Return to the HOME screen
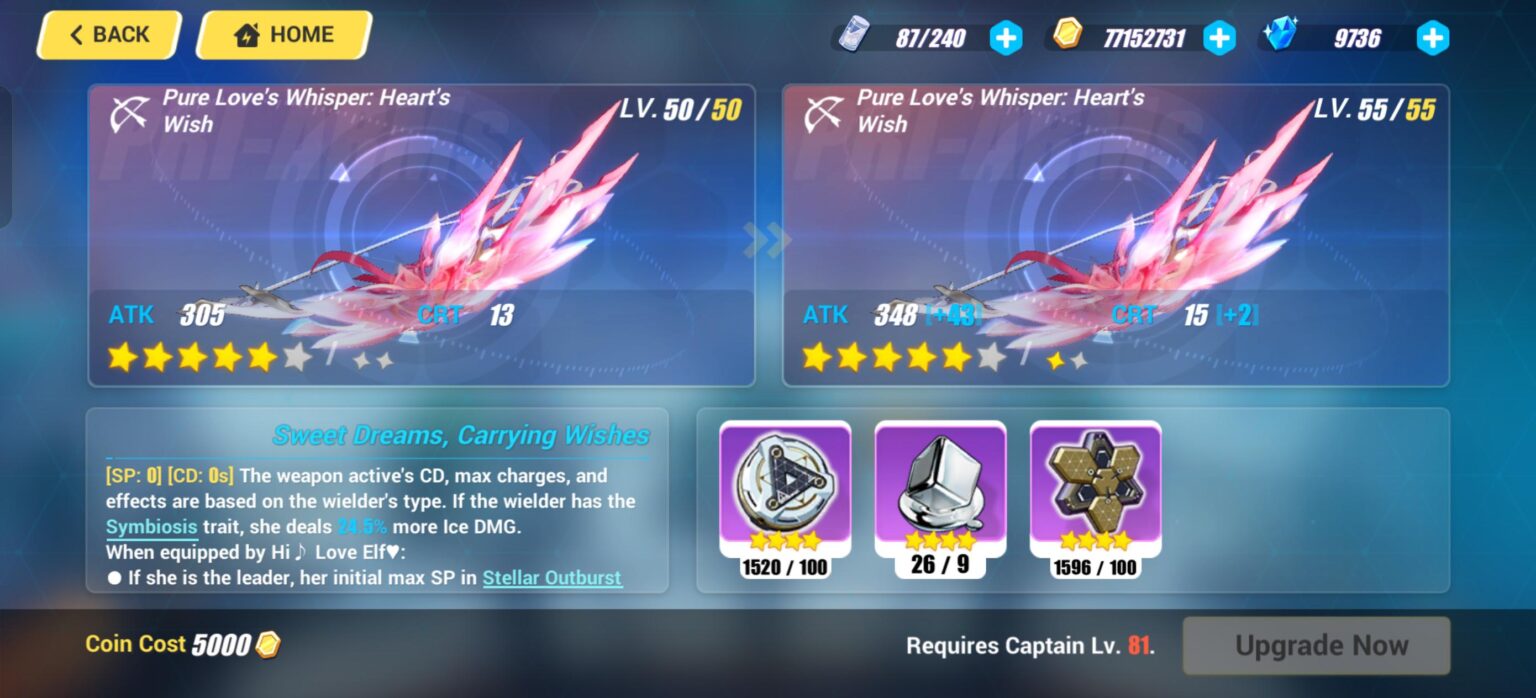1536x698 pixels. [284, 35]
